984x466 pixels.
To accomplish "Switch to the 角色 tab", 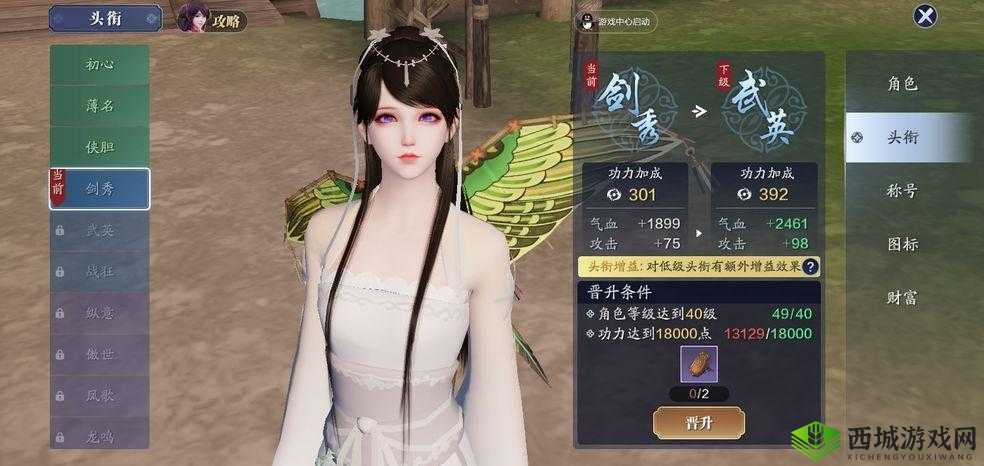I will 902,84.
